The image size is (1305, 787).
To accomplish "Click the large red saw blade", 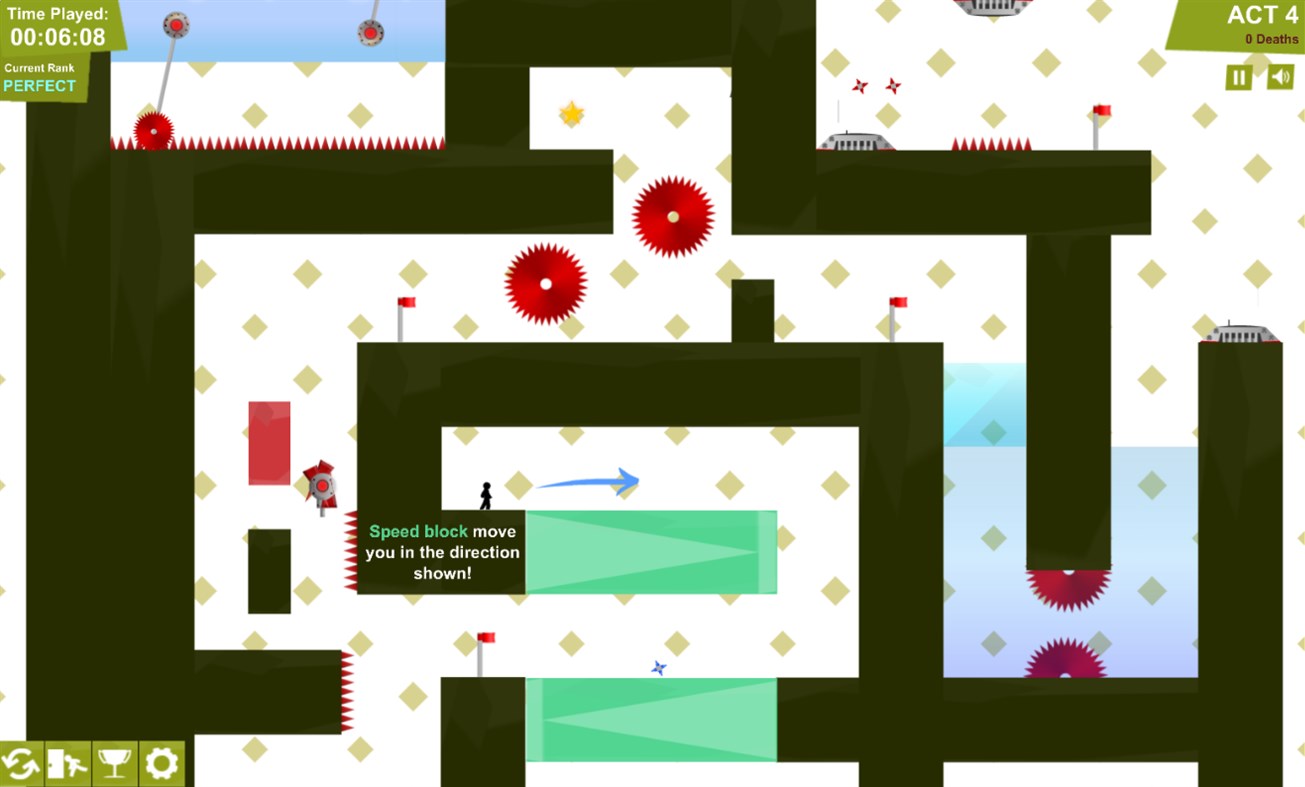I will pos(672,216).
